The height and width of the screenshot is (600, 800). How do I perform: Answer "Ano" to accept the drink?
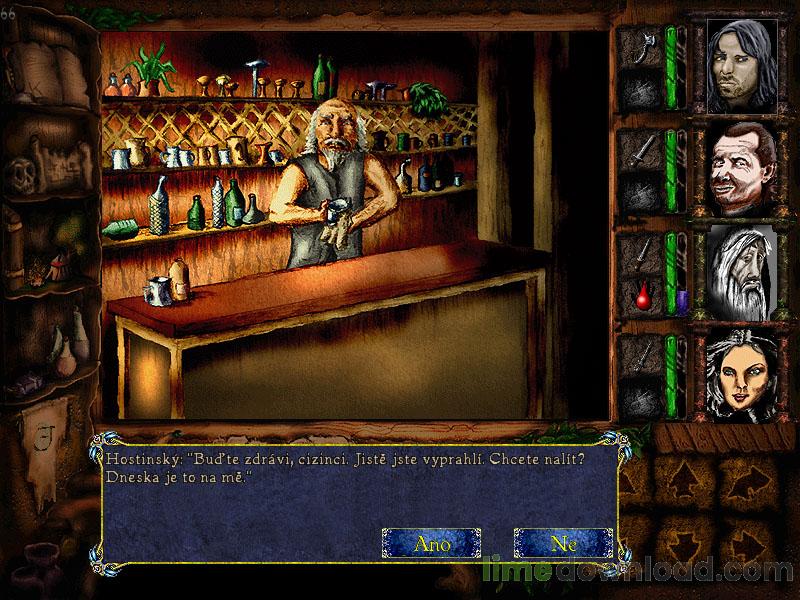[x=431, y=543]
